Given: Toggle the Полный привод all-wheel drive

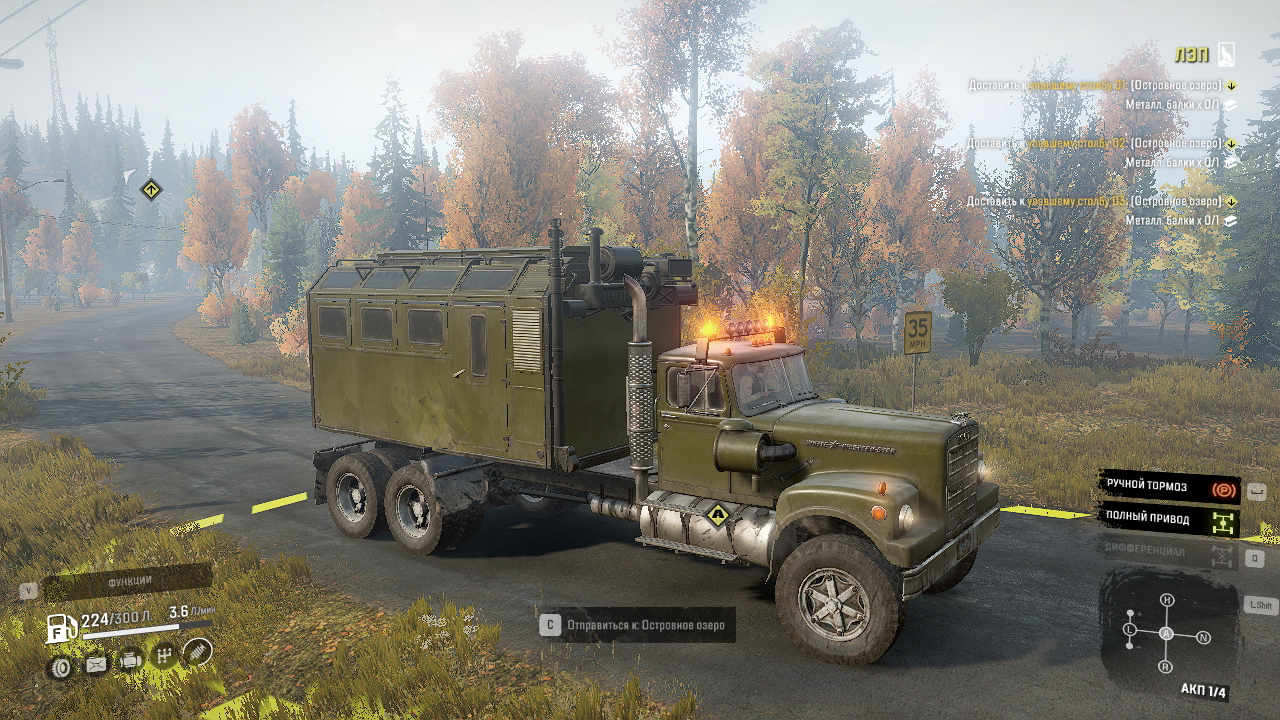Looking at the screenshot, I should tap(1168, 520).
